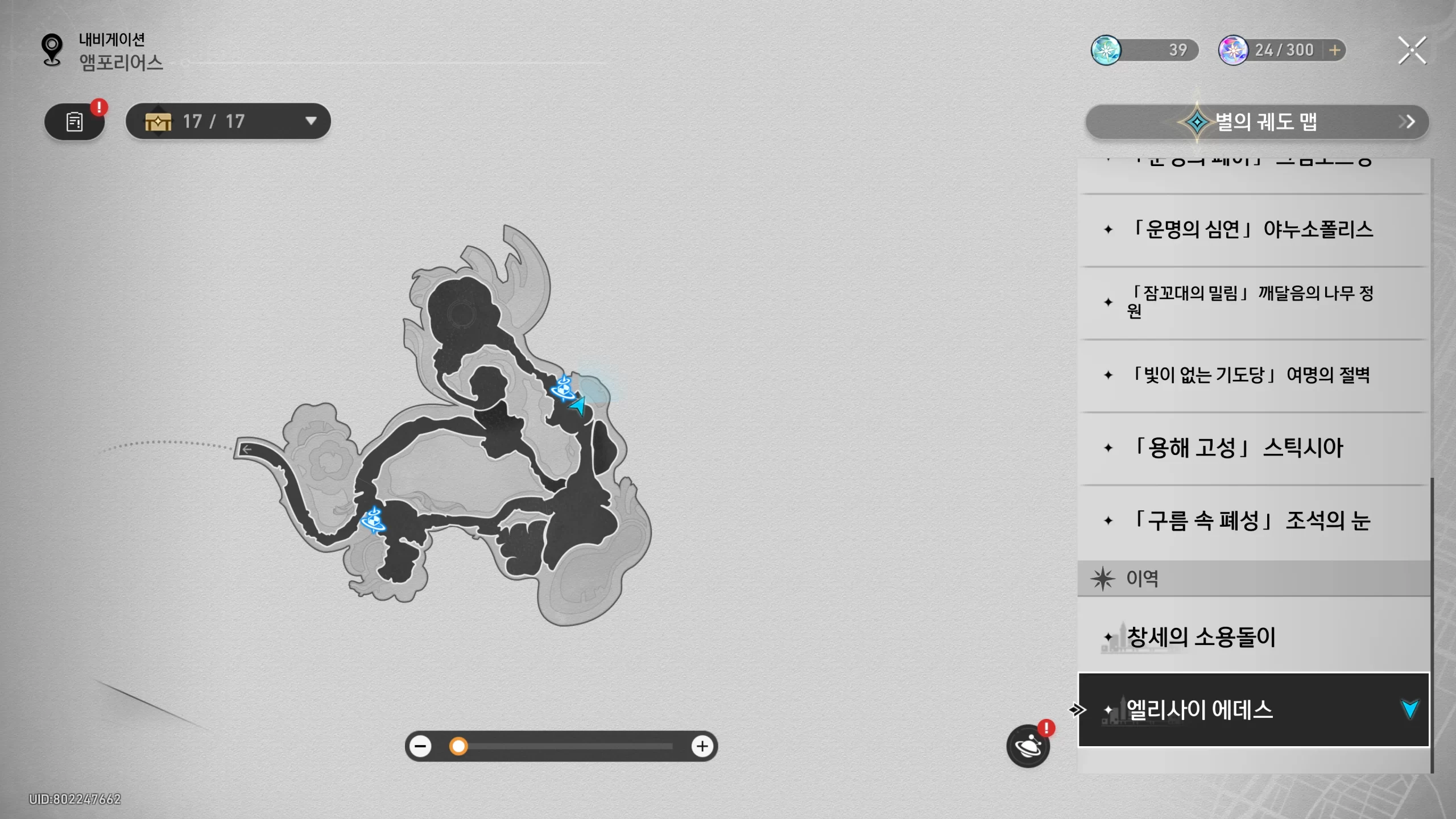Click the 앰포리어스 navigation world title
The height and width of the screenshot is (819, 1456).
pos(121,63)
